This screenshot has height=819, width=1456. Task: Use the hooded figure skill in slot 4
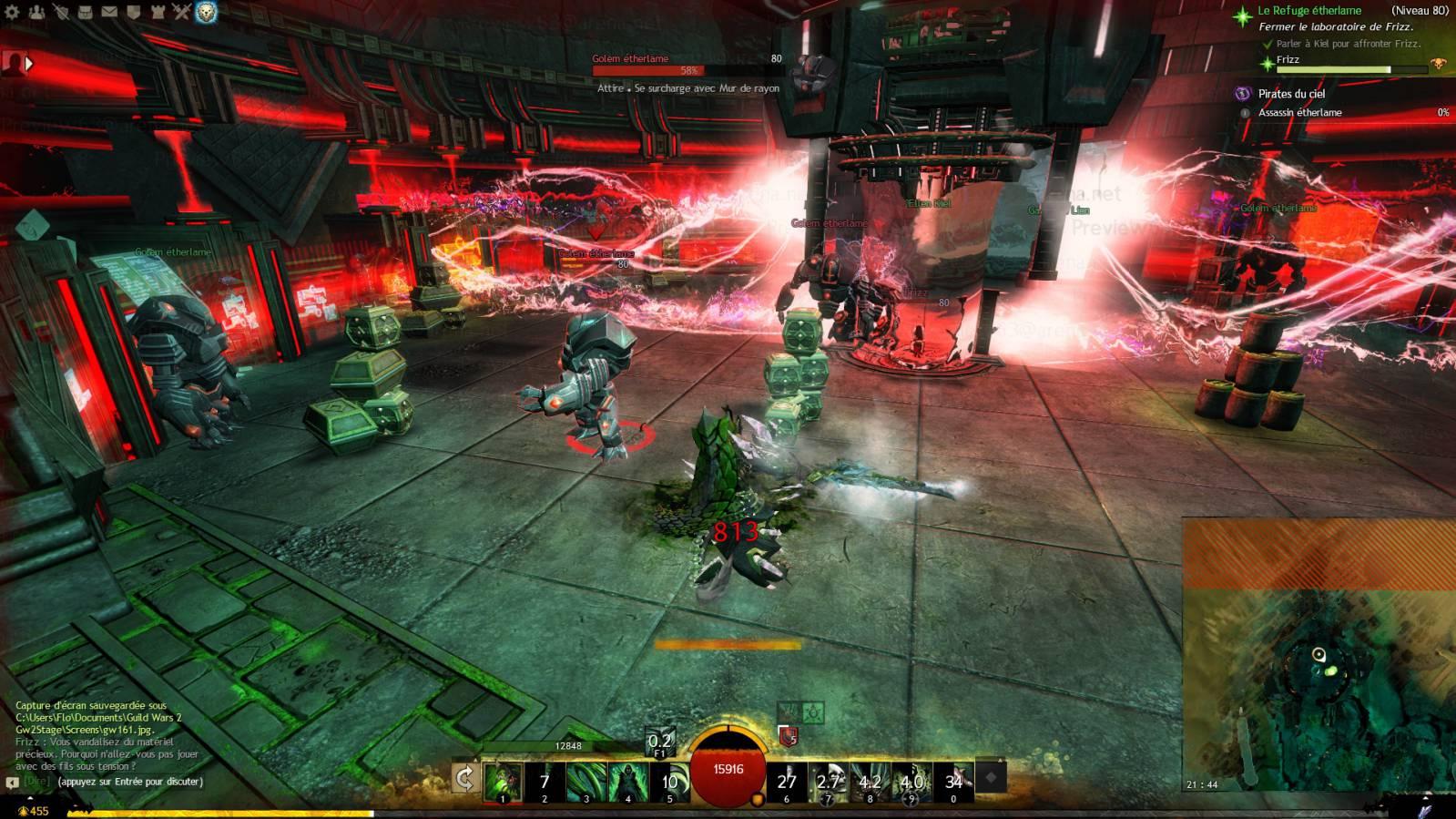click(x=628, y=782)
